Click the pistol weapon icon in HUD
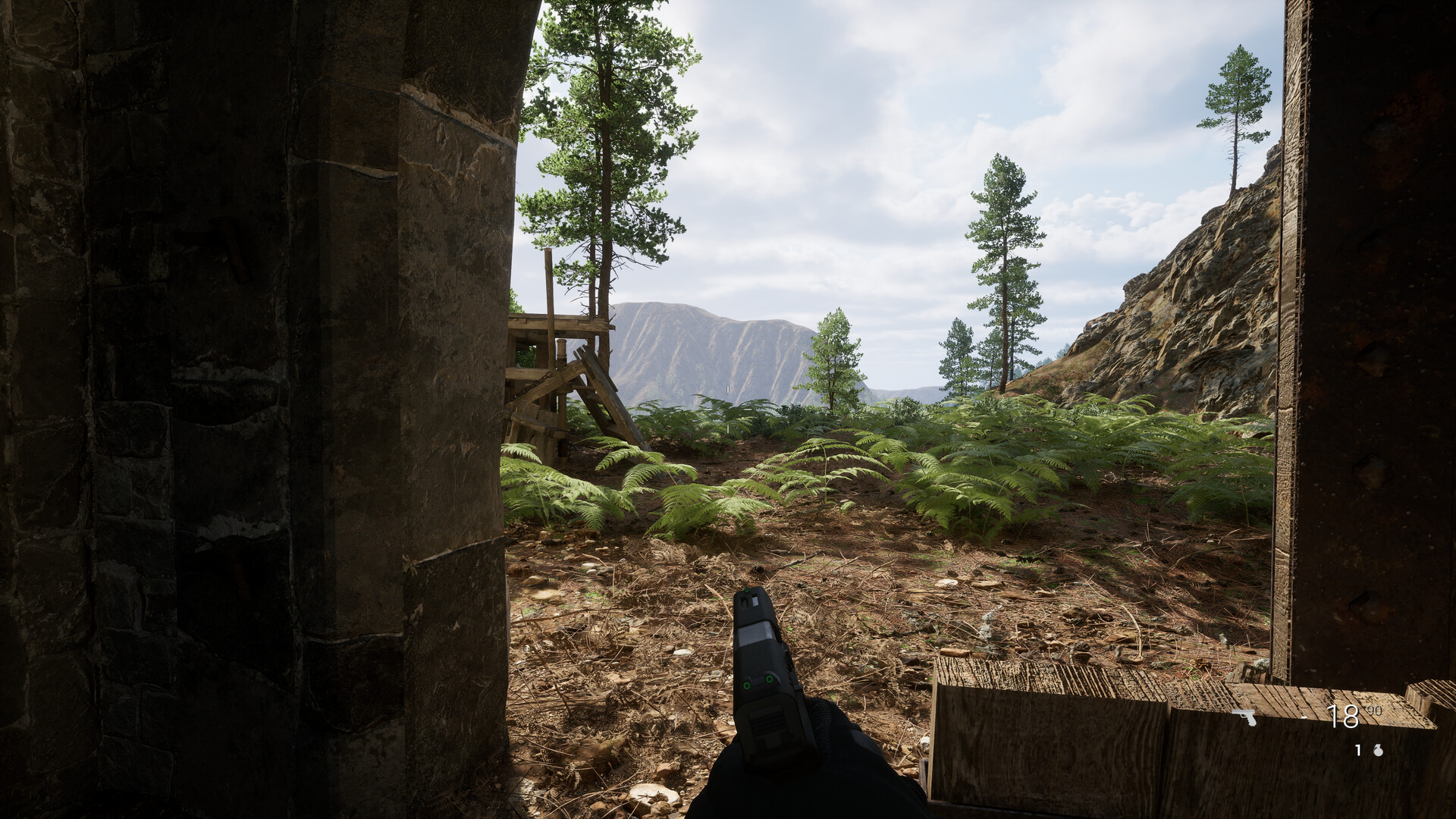This screenshot has height=819, width=1456. point(1244,717)
